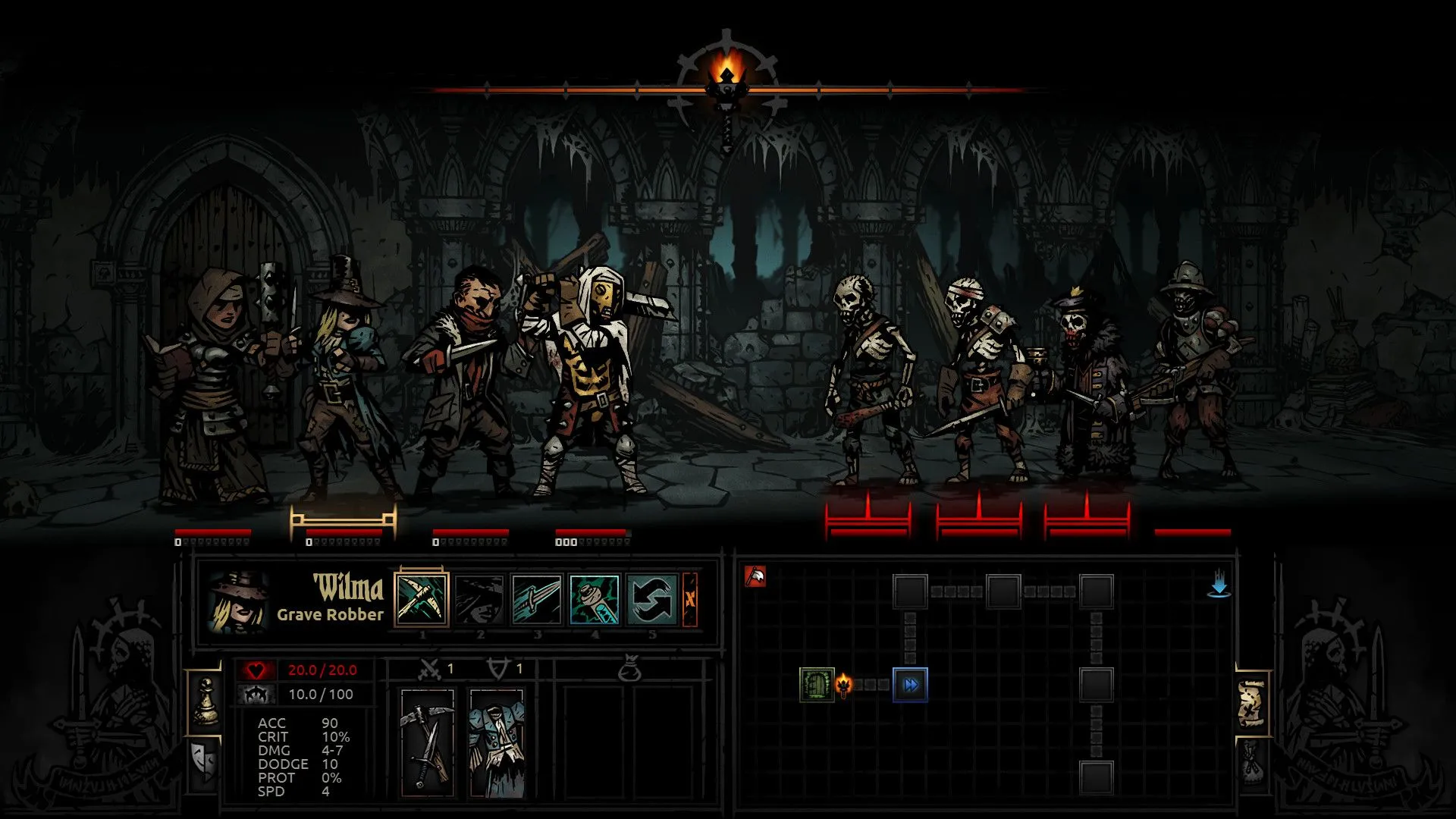Click the heart icon beside Wilma's HP
Image resolution: width=1456 pixels, height=819 pixels.
click(x=256, y=670)
